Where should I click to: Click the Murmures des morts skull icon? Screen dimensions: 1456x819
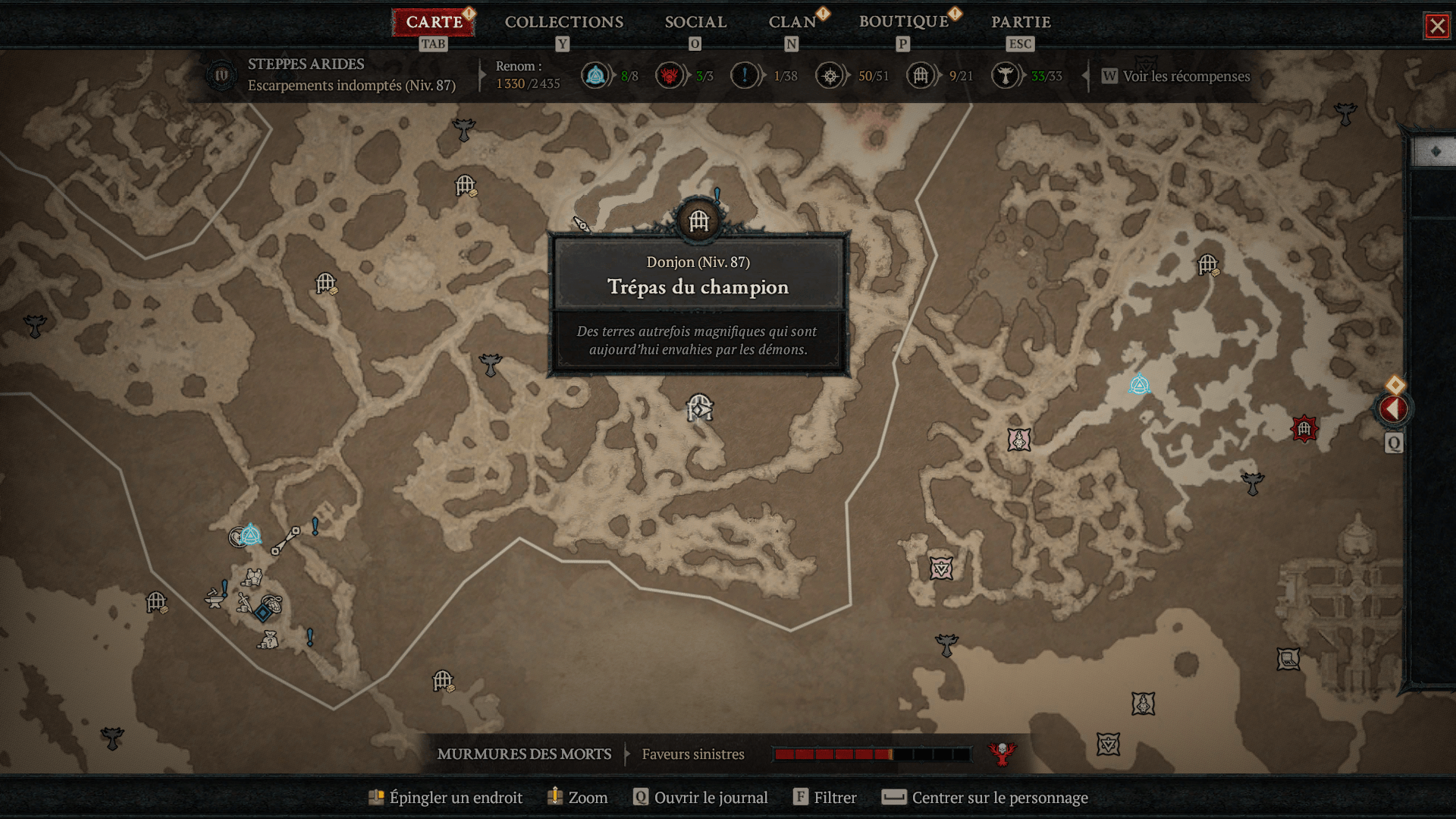[1002, 753]
